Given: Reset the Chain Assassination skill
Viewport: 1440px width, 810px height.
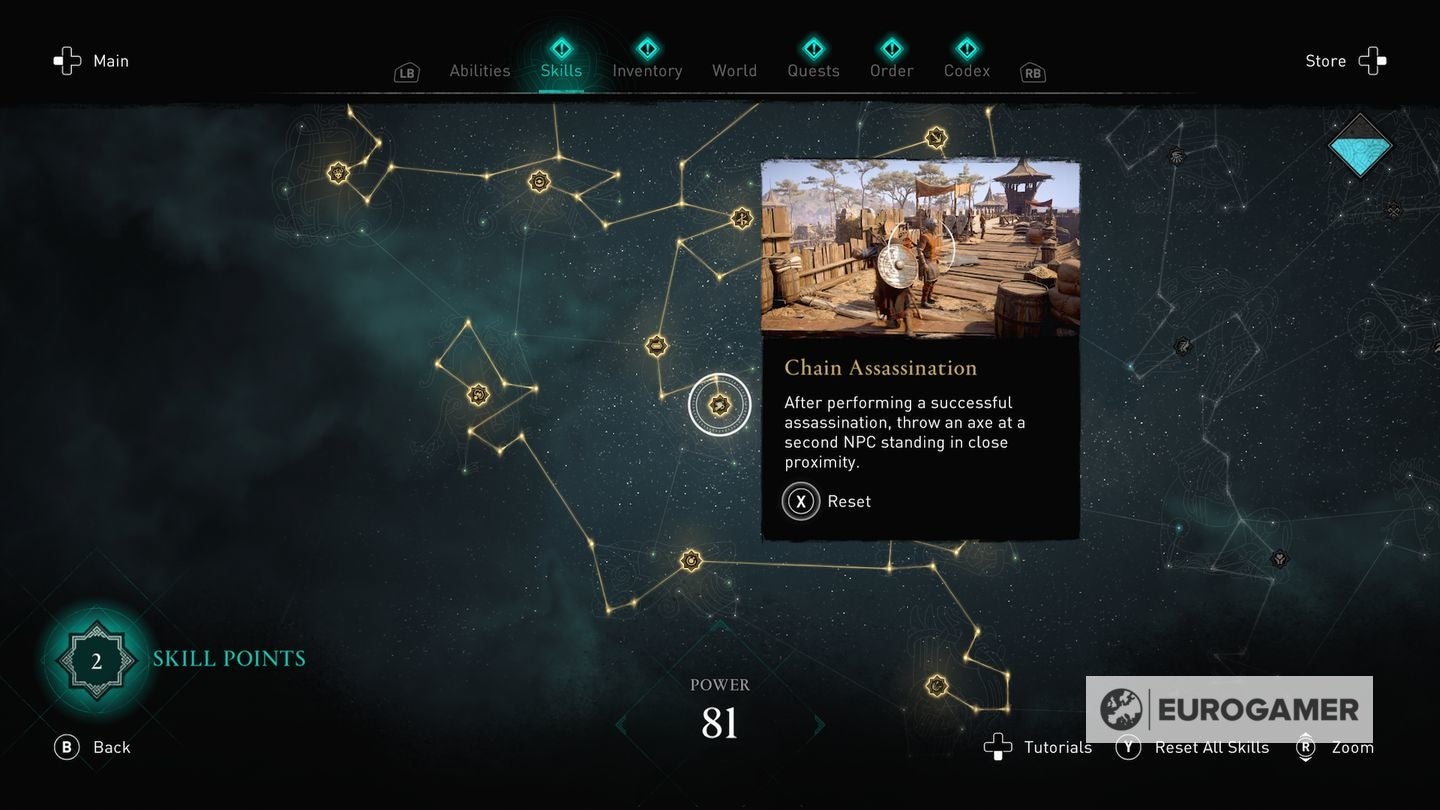Looking at the screenshot, I should (x=826, y=501).
